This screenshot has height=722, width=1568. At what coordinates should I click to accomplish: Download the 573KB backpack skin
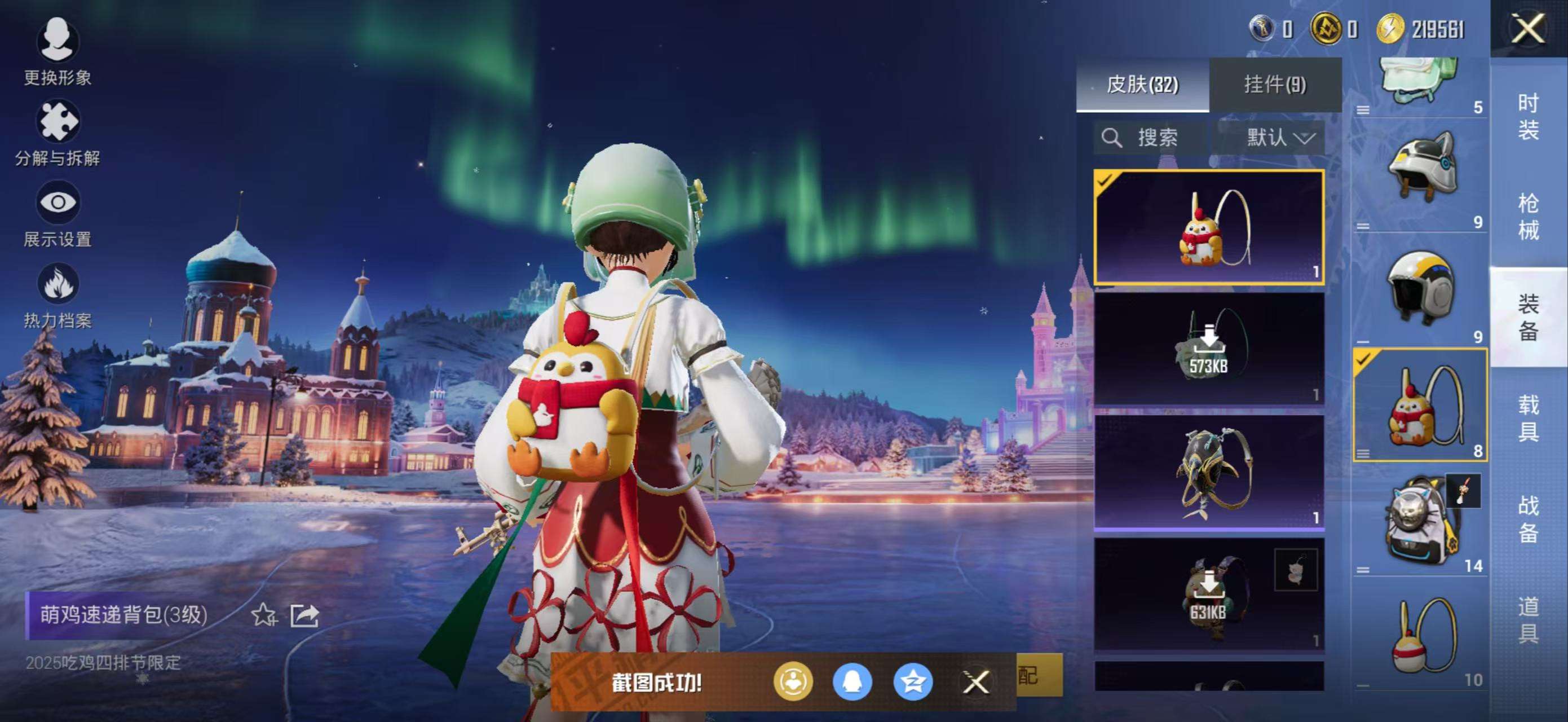tap(1208, 348)
